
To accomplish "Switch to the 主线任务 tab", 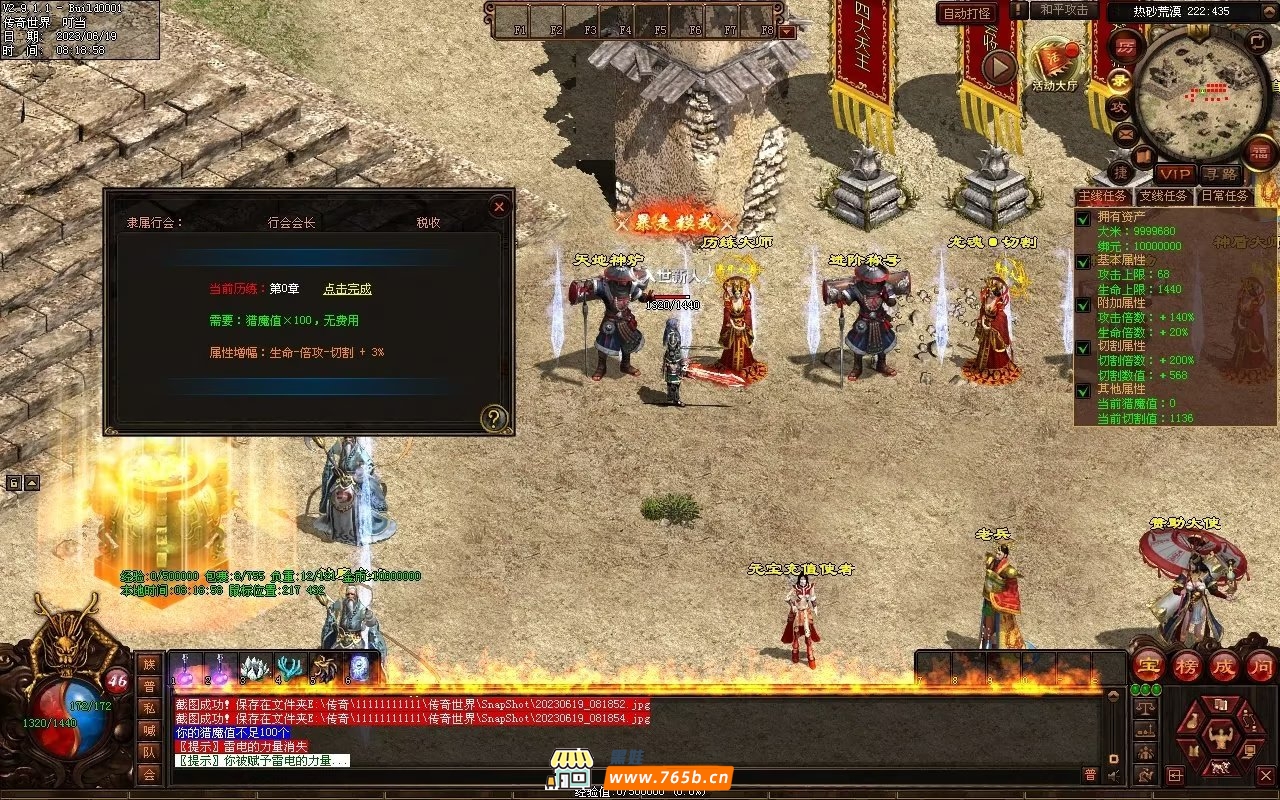I will (1103, 196).
